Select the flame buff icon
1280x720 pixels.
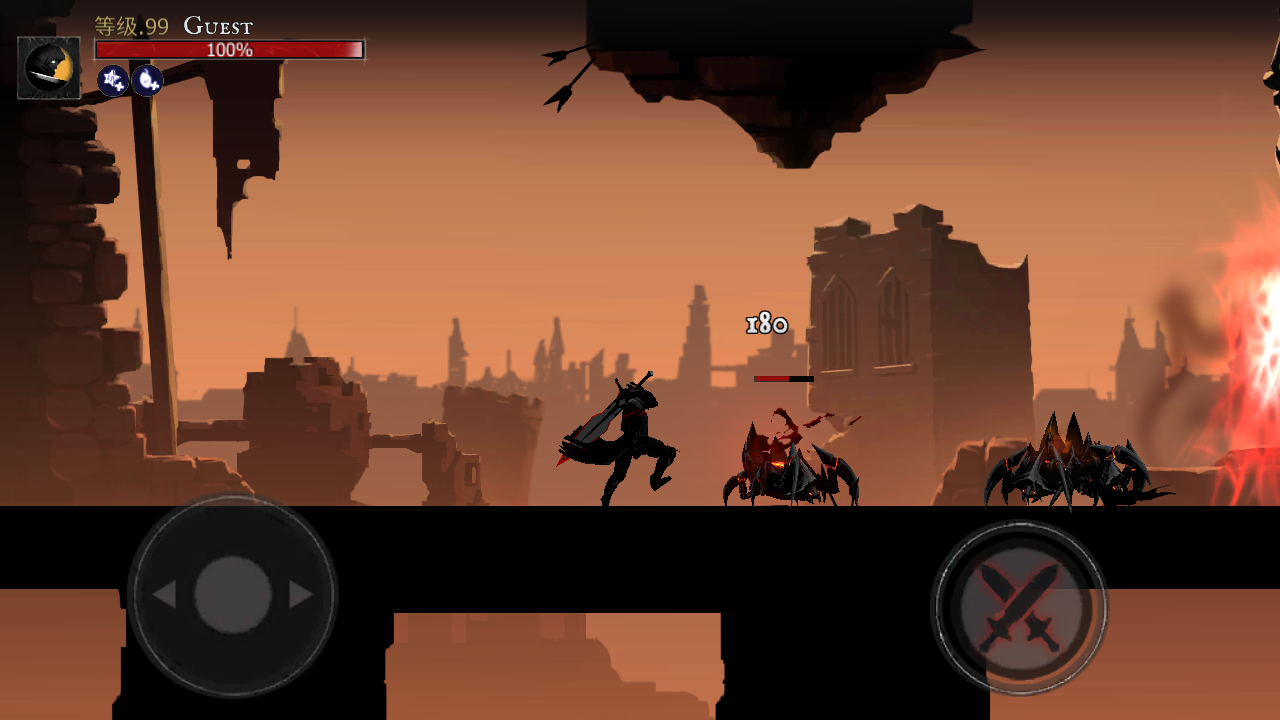click(147, 80)
